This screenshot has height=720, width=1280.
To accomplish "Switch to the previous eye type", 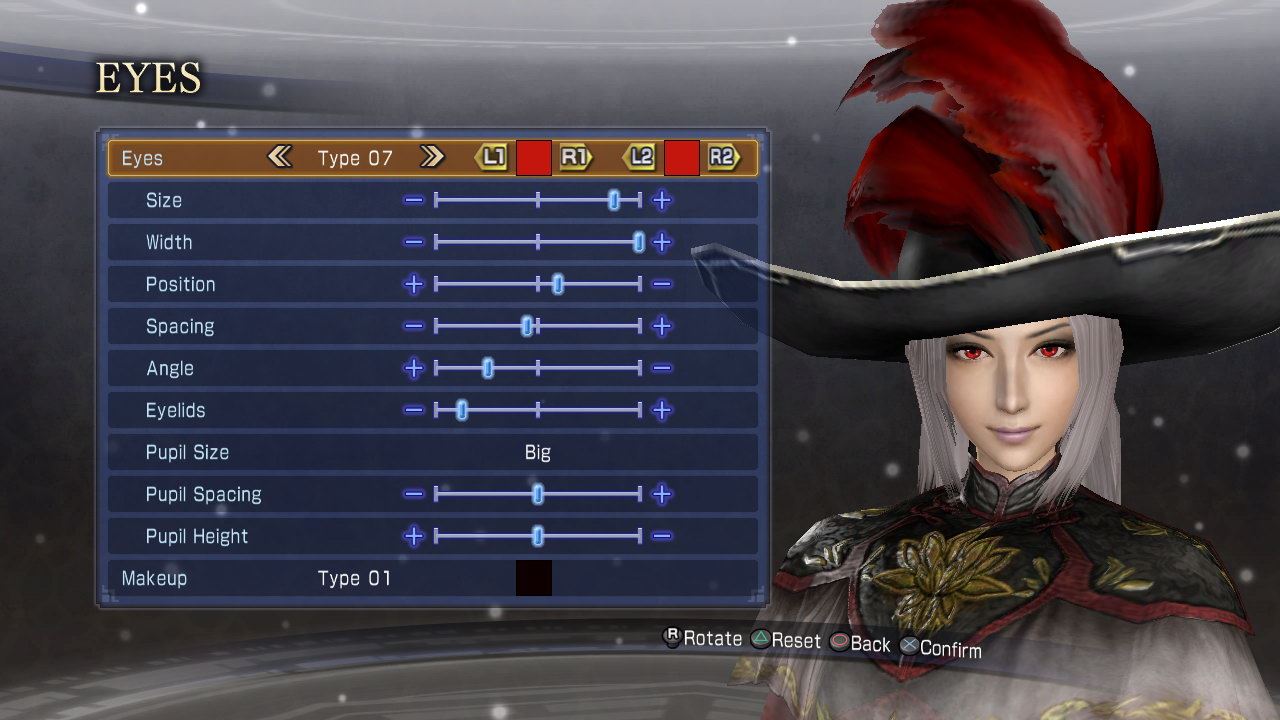I will tap(280, 157).
